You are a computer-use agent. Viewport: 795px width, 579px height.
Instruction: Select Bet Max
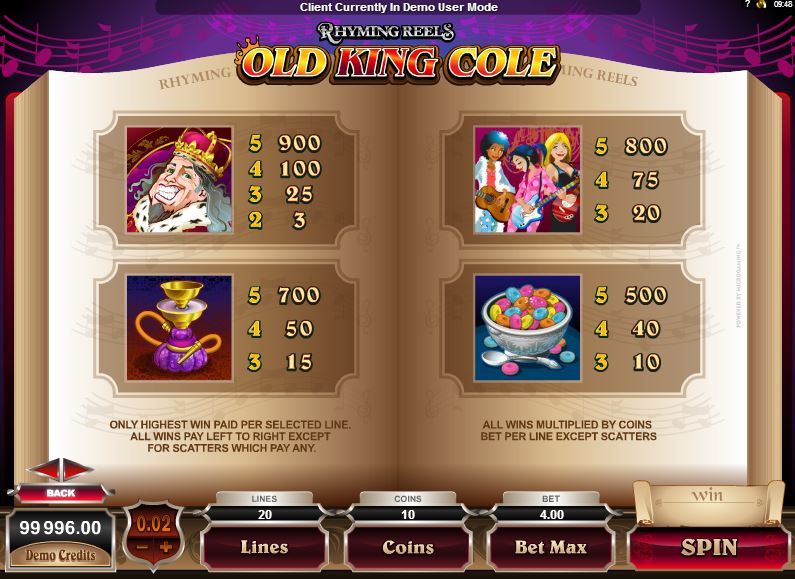pyautogui.click(x=549, y=547)
